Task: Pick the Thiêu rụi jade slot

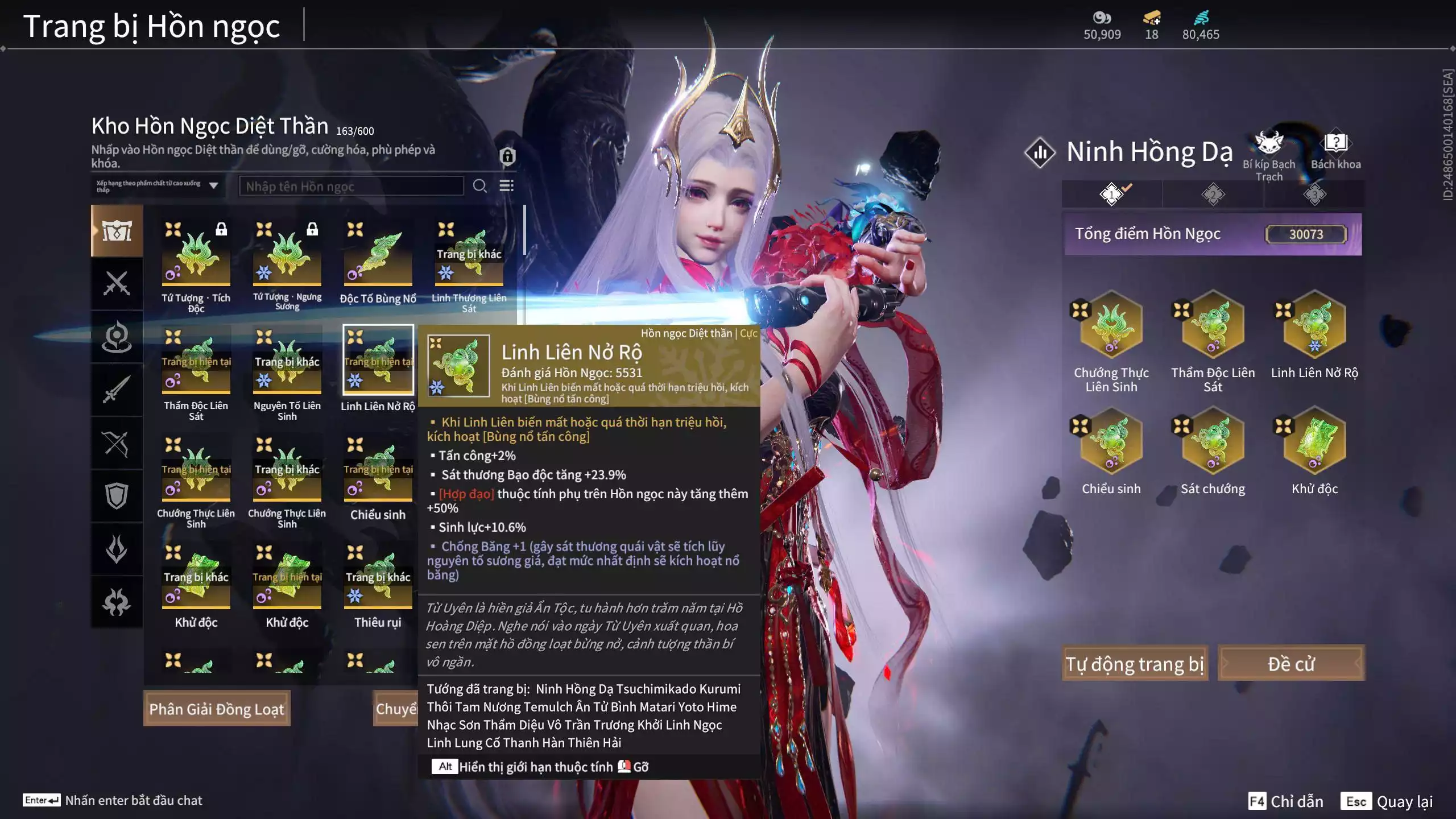Action: [378, 579]
